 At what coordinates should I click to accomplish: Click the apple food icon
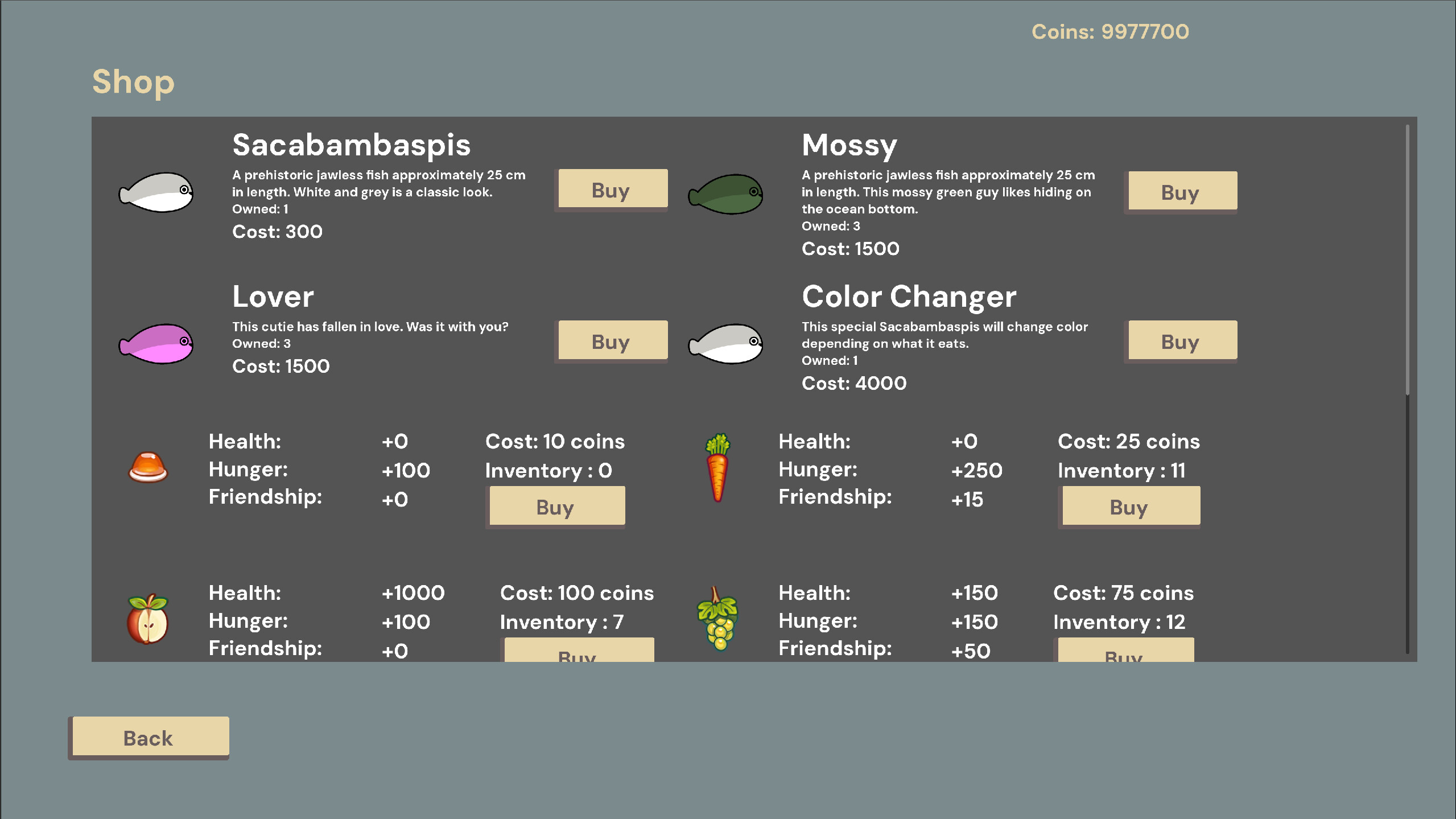tap(147, 620)
